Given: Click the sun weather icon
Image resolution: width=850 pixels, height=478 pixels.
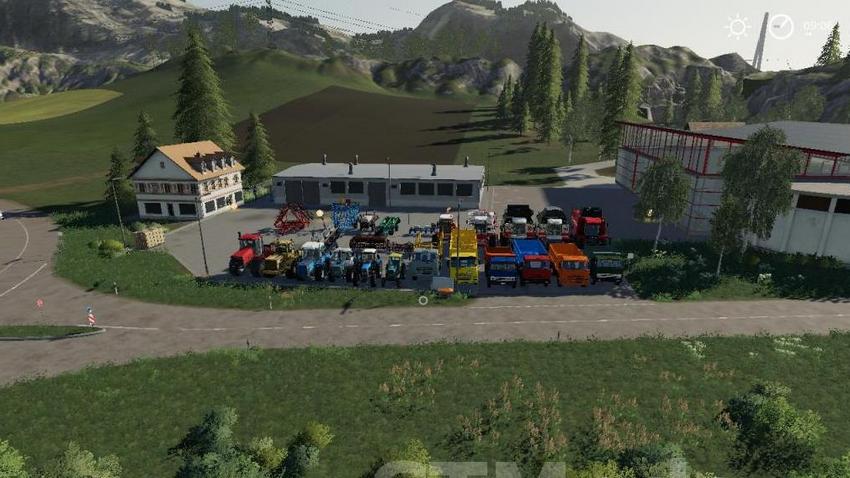Looking at the screenshot, I should 738,27.
